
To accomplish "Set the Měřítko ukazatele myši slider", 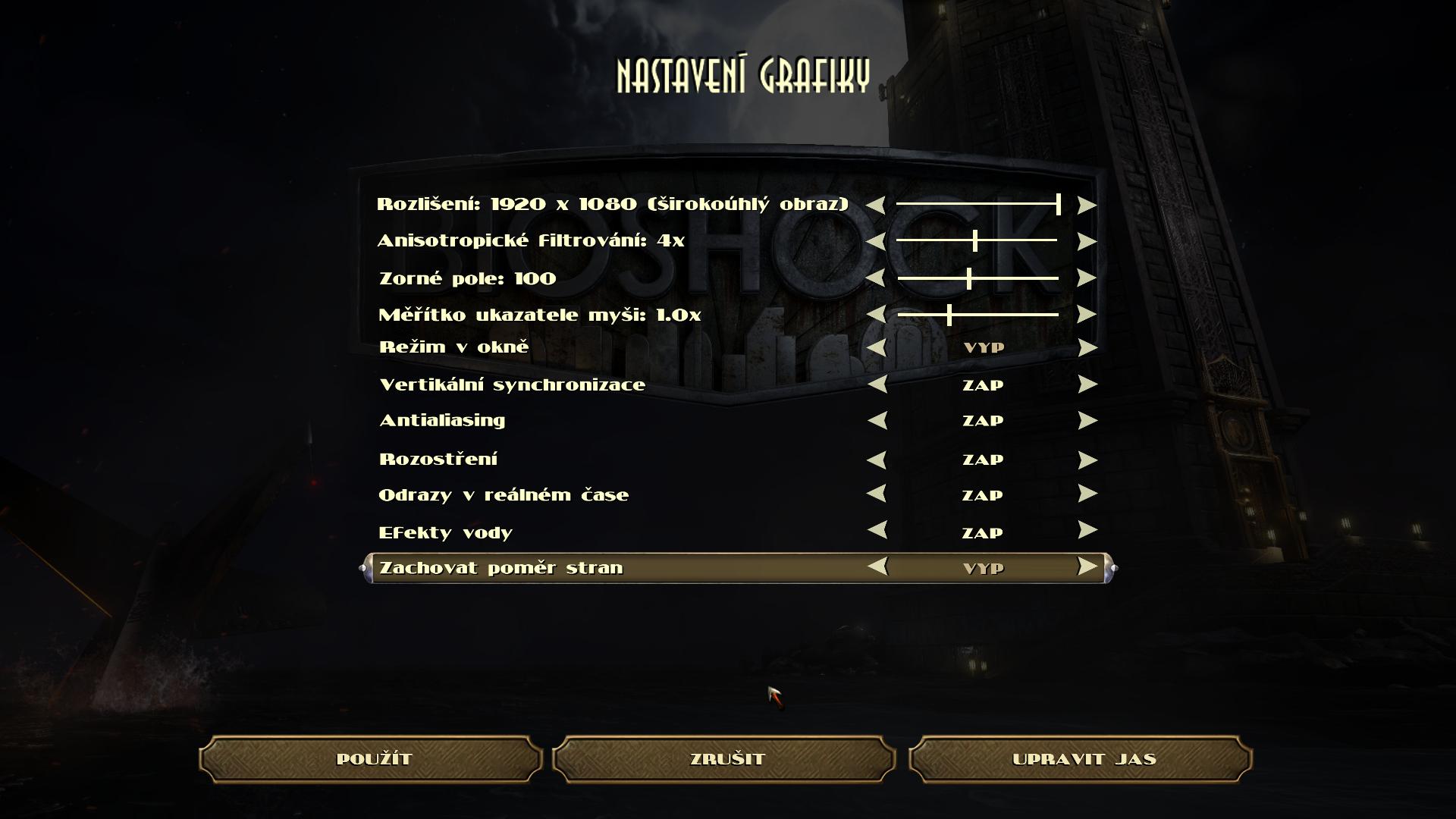I will [x=977, y=314].
